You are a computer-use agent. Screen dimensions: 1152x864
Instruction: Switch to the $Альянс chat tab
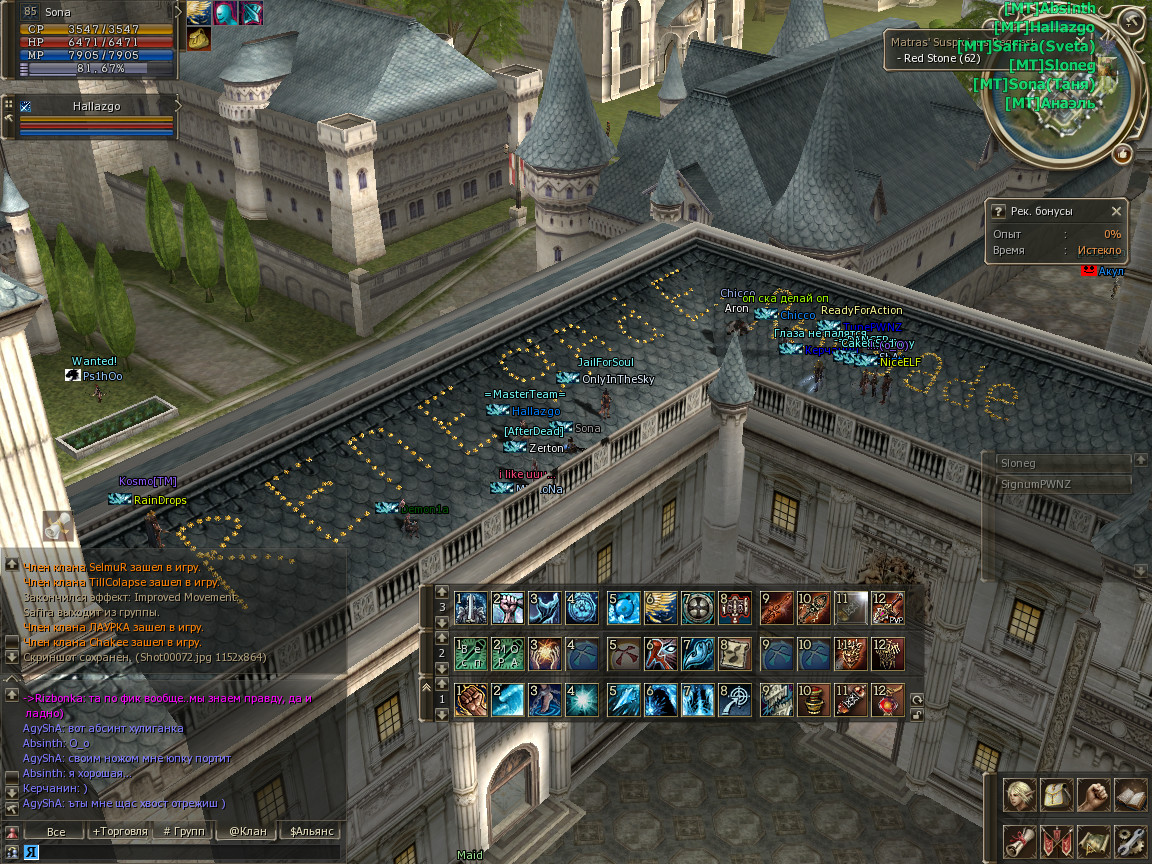point(311,831)
